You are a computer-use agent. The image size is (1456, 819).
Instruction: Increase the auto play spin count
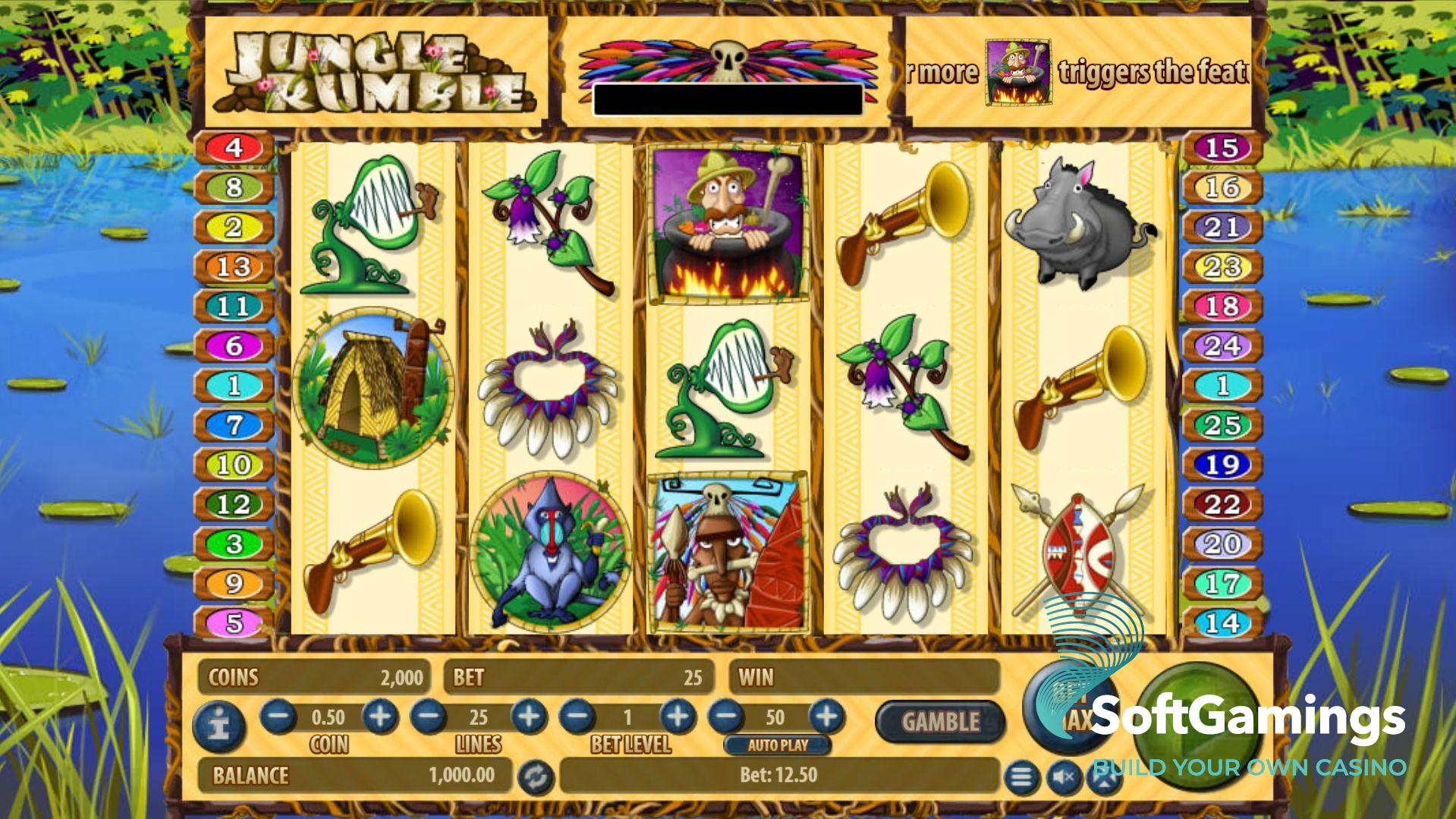click(826, 717)
